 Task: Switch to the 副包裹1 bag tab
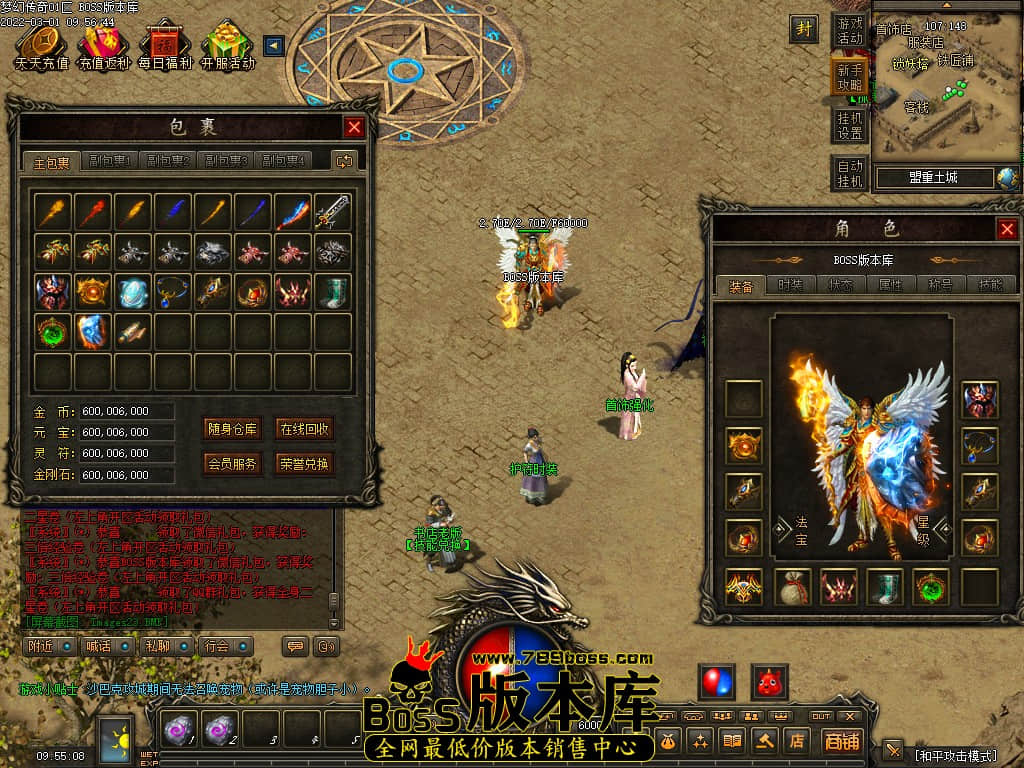[x=110, y=161]
